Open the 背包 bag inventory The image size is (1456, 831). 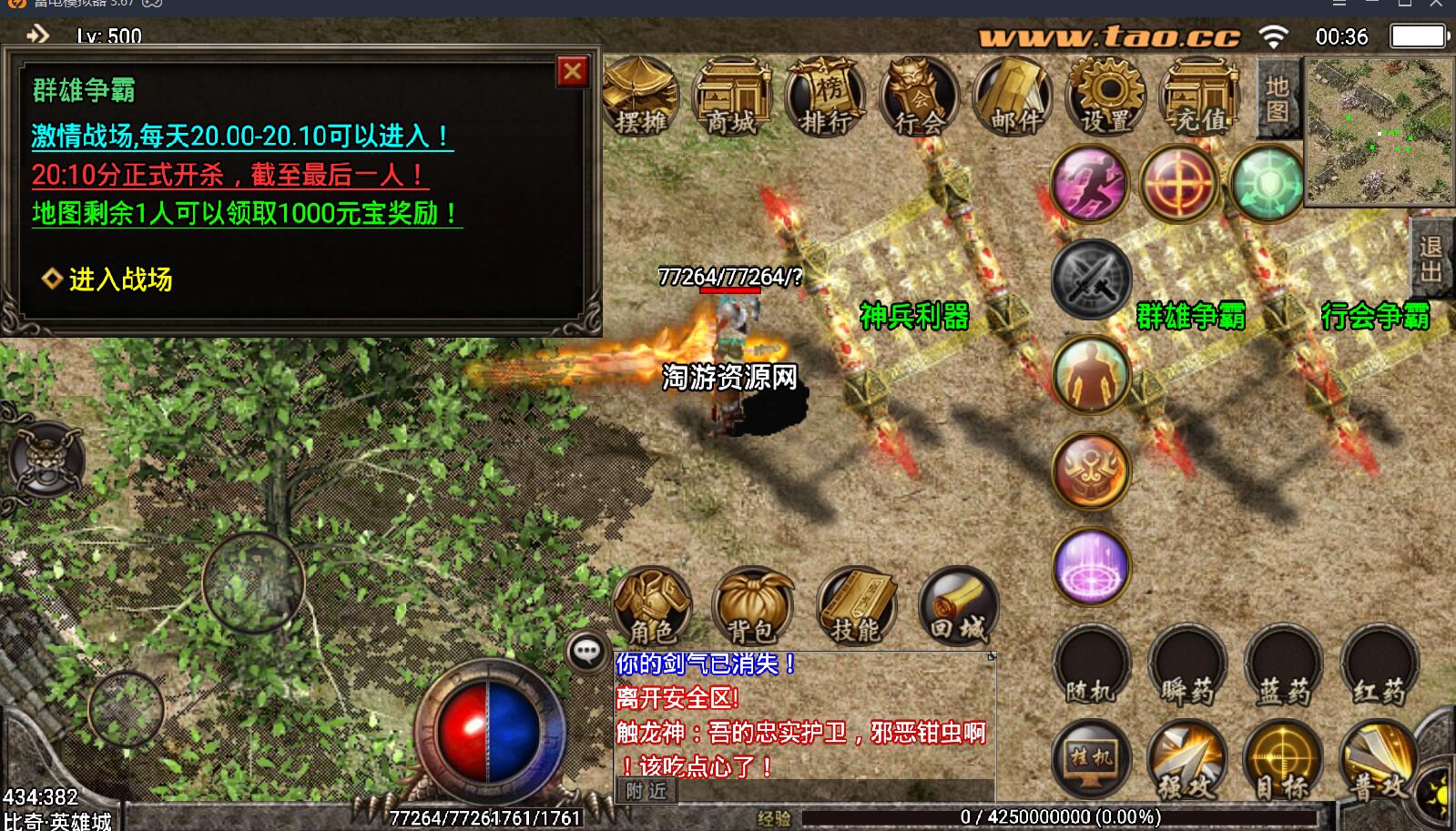(x=752, y=605)
